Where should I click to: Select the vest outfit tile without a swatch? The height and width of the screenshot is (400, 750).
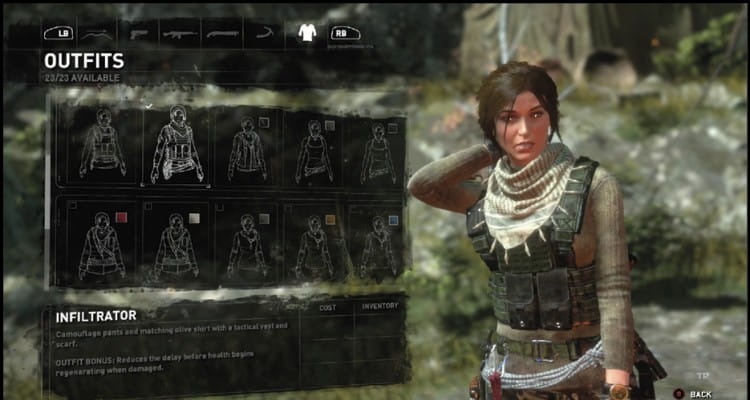click(x=102, y=147)
